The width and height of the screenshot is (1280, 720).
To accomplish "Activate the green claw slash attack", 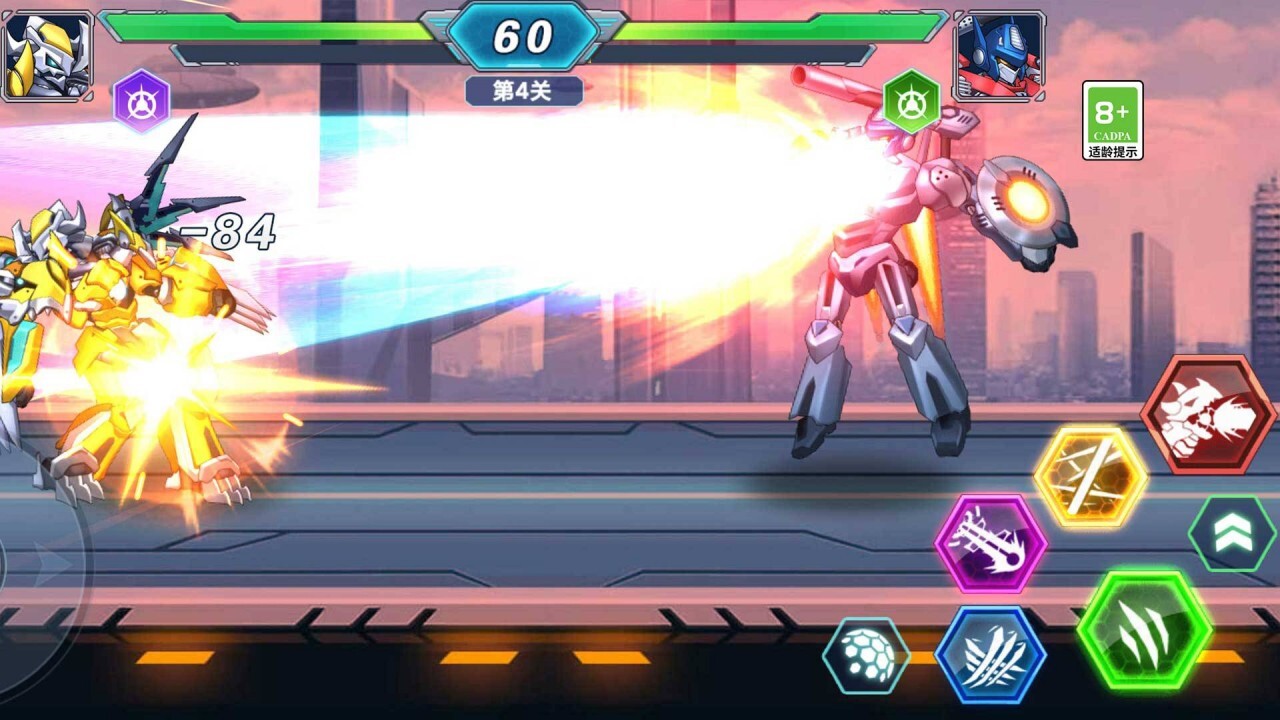I will (1145, 630).
